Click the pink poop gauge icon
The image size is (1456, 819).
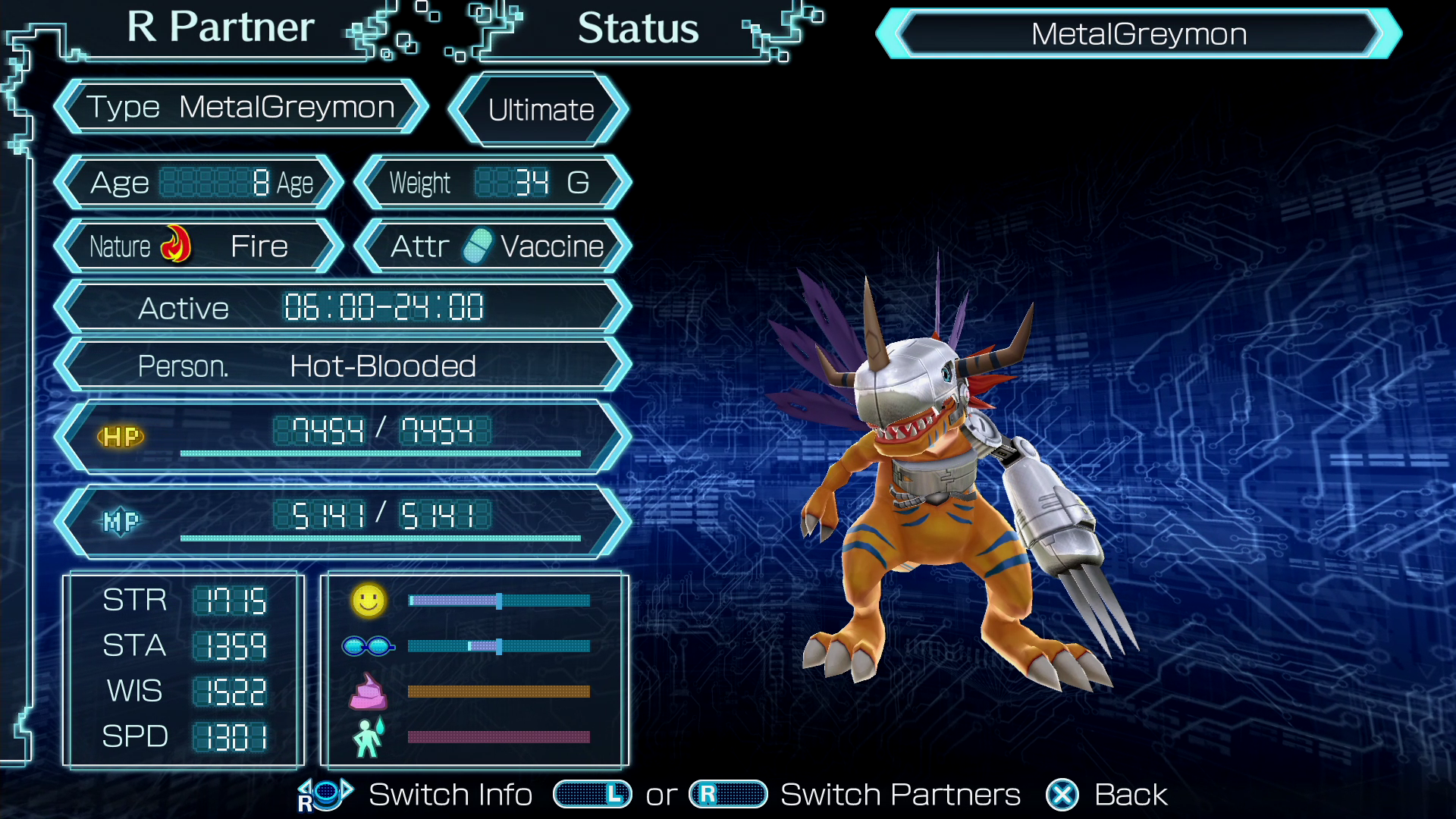click(x=368, y=692)
